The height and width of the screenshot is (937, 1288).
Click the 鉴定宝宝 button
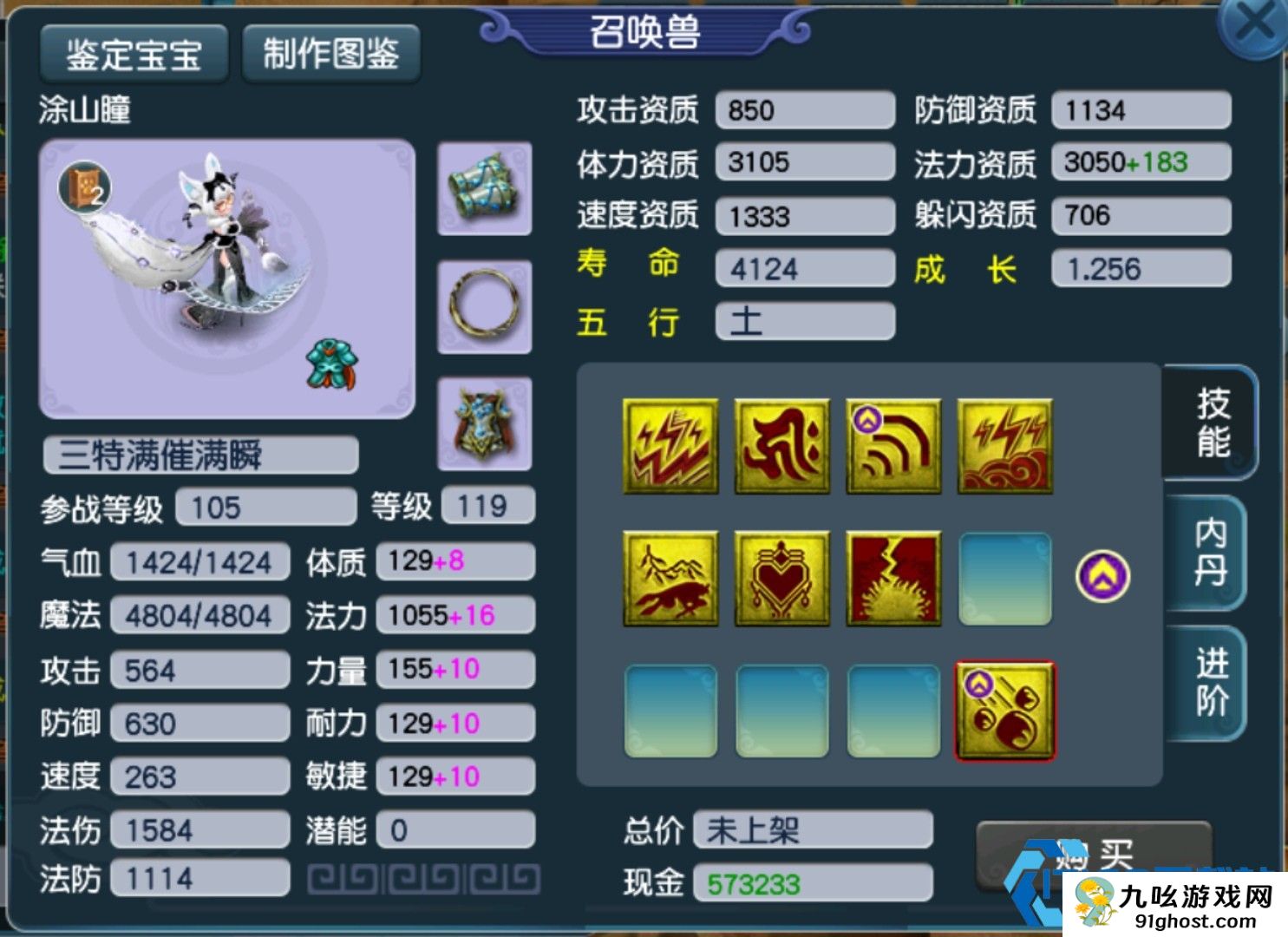pos(134,52)
